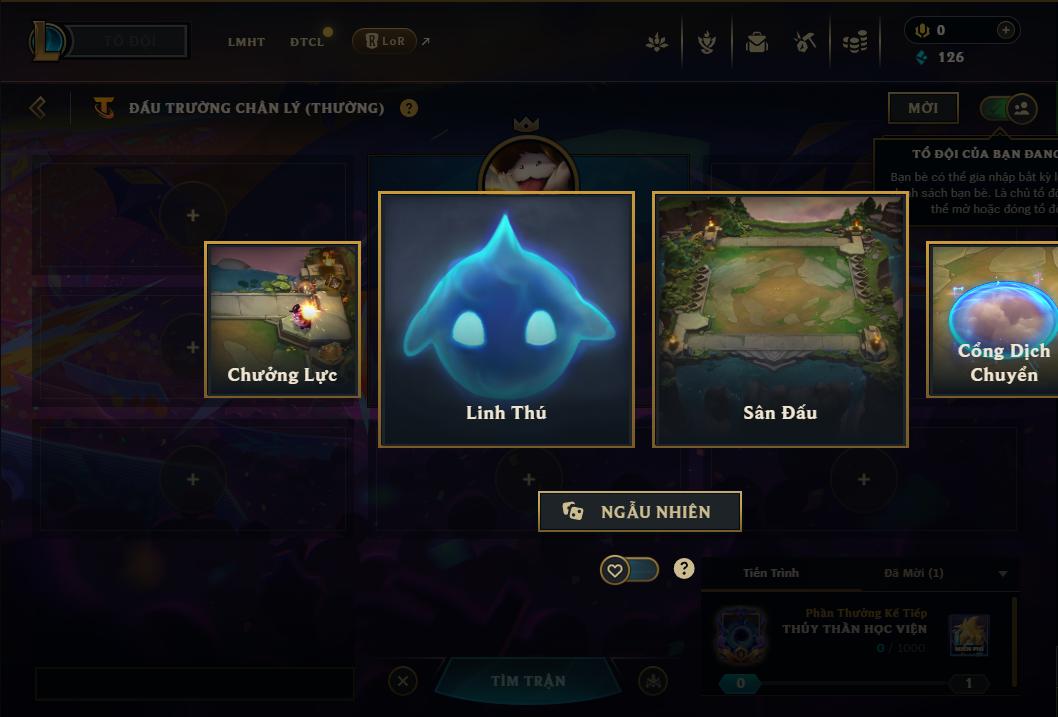1058x717 pixels.
Task: Select the Cổng Dịch Chuyển card
Action: (x=995, y=319)
